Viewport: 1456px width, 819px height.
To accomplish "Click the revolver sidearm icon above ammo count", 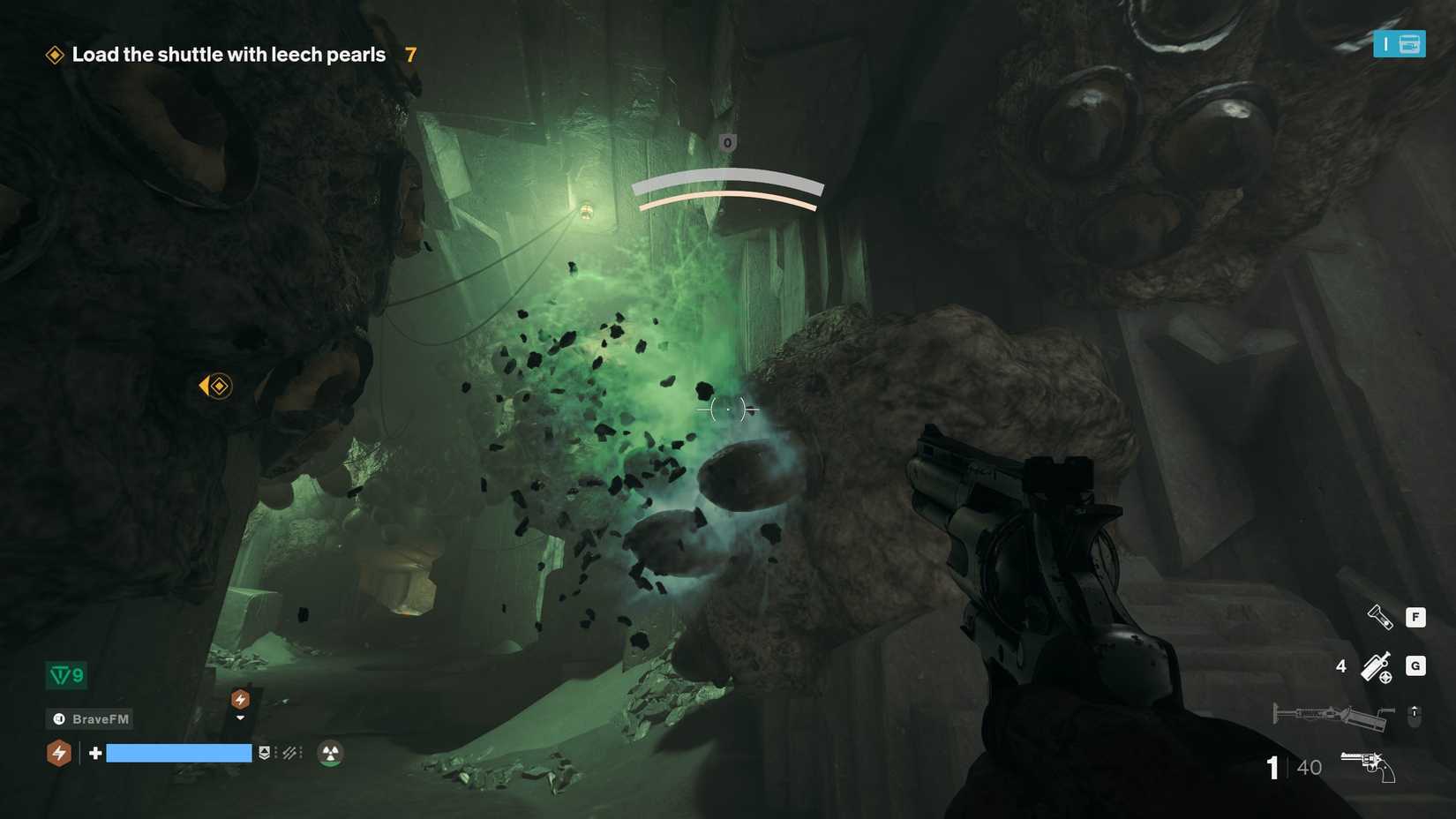I will [x=1367, y=765].
